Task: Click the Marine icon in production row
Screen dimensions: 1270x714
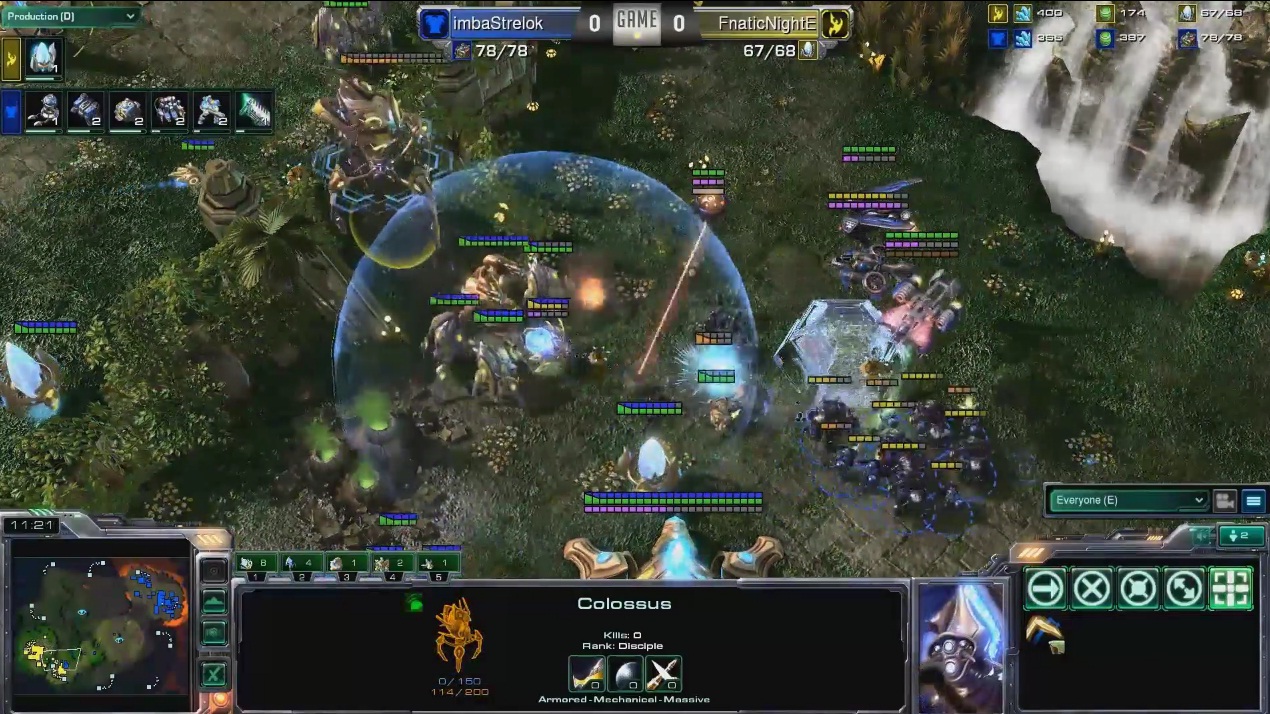Action: [x=43, y=109]
